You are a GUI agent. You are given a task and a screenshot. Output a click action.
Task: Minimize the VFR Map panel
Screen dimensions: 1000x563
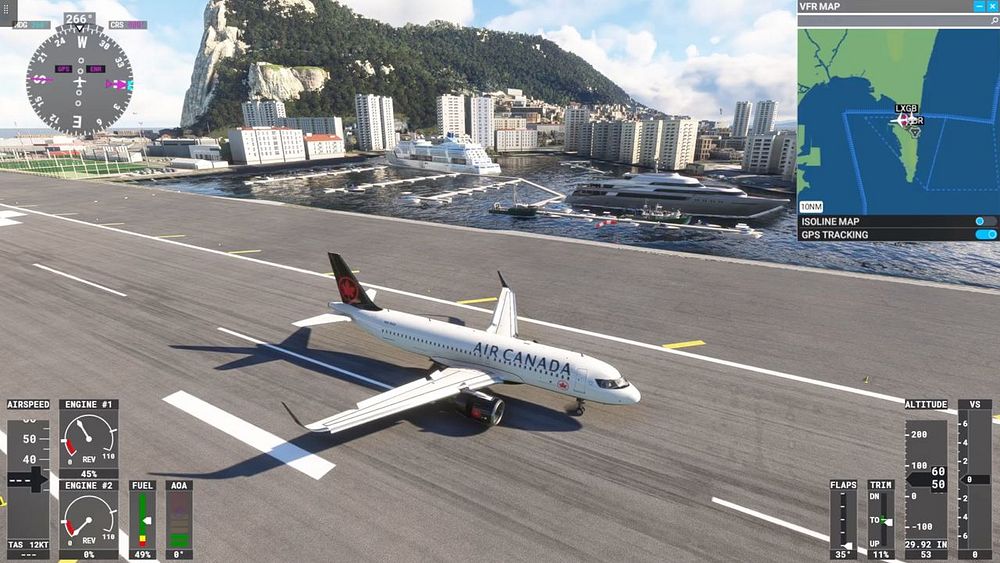[x=979, y=6]
